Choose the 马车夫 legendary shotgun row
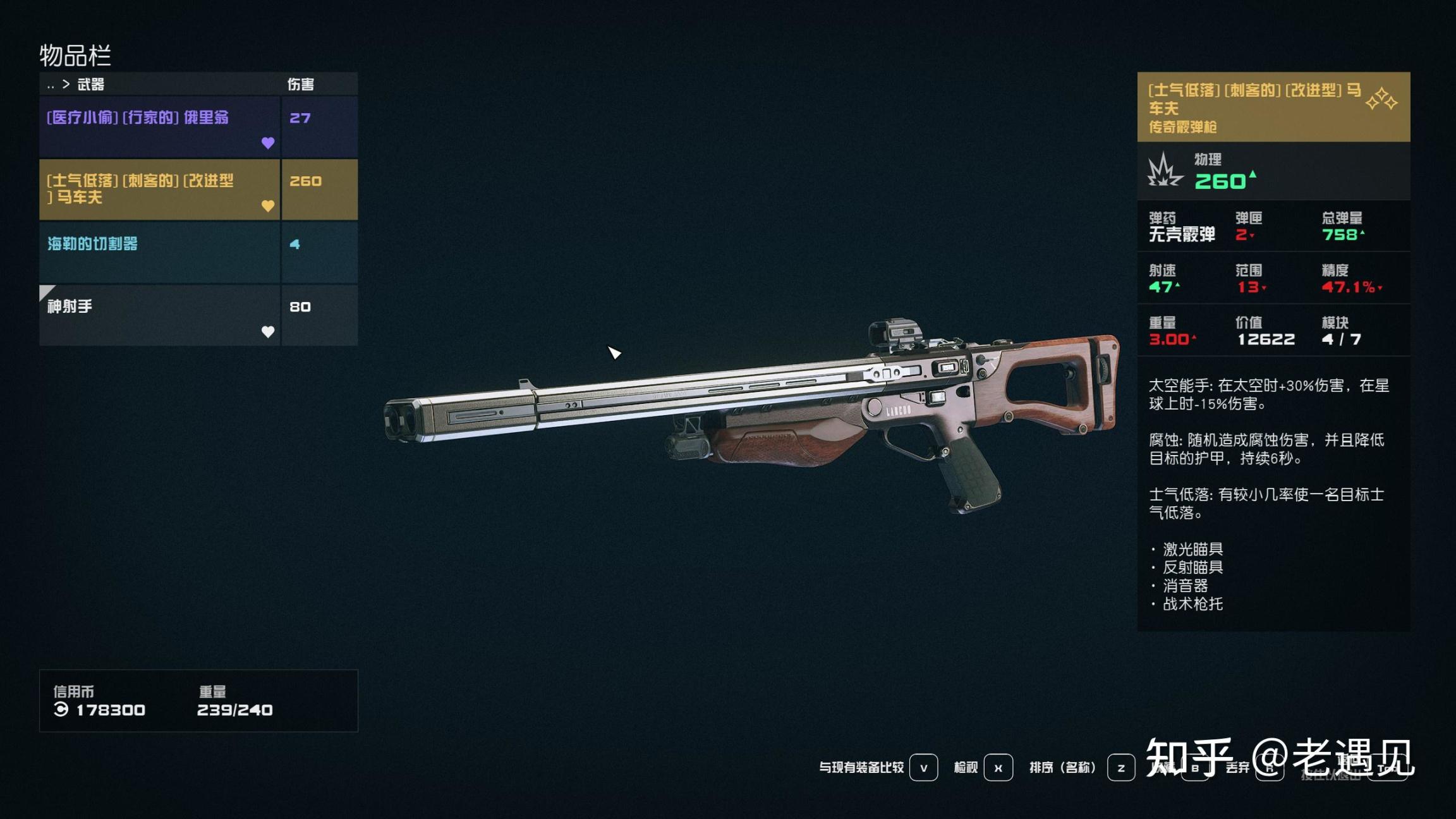 click(x=159, y=190)
